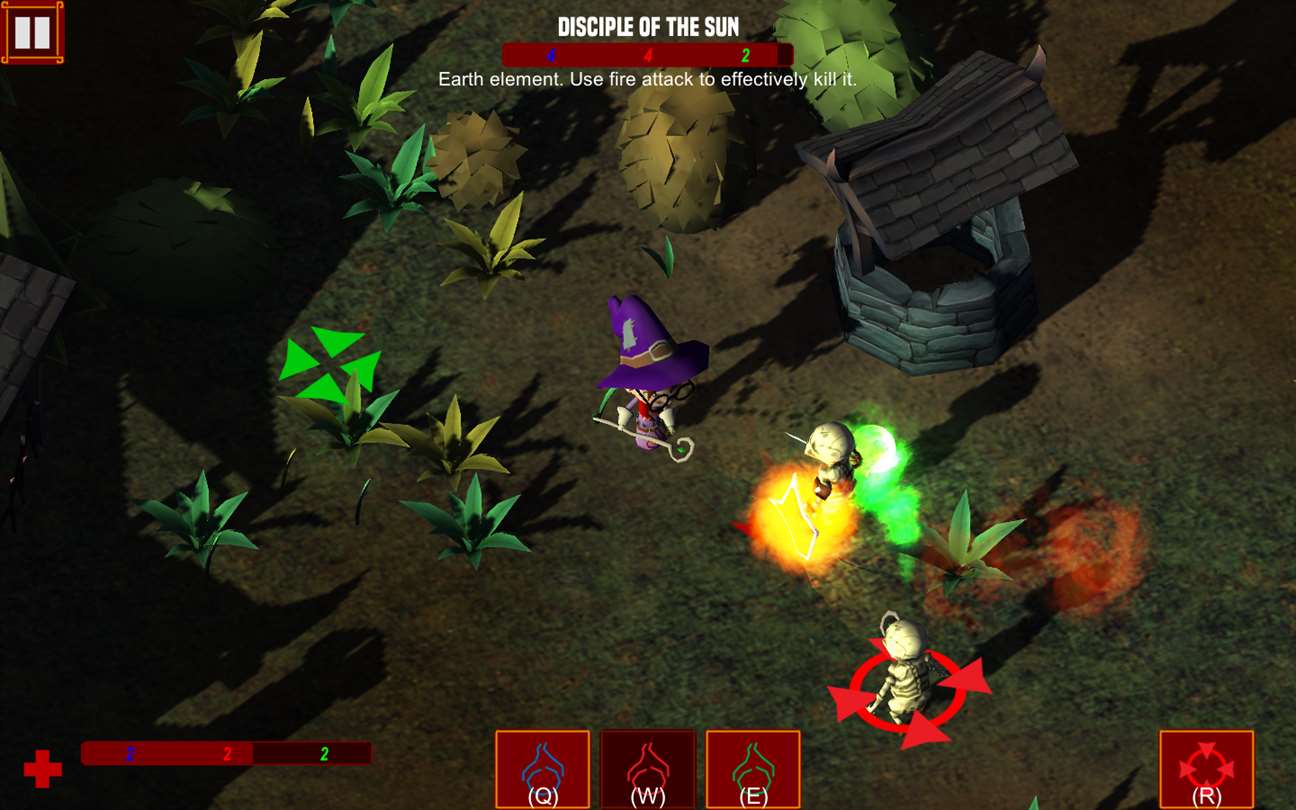Cast the green flame spell (E)
Screen dimensions: 1296x810
coord(753,769)
